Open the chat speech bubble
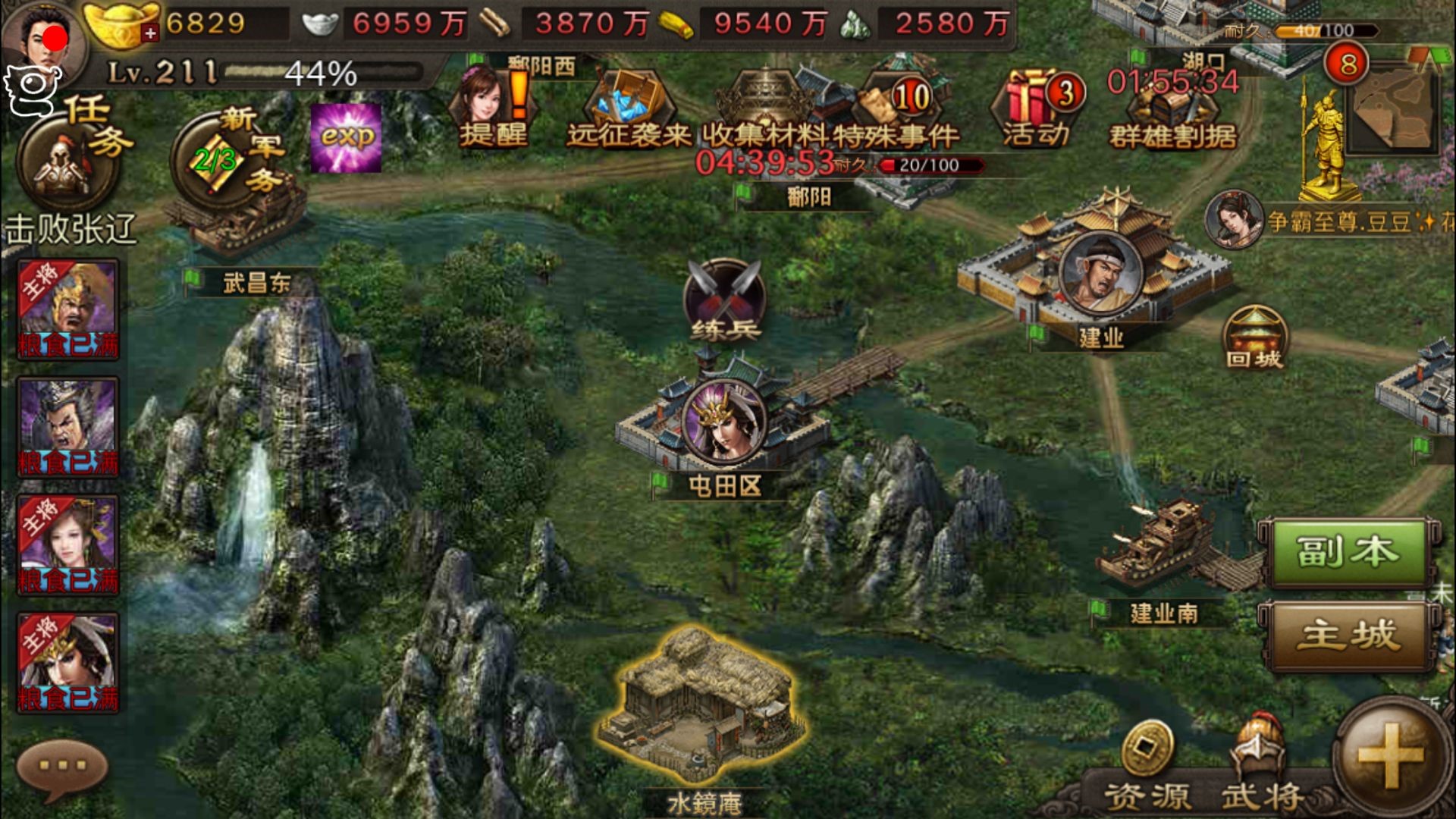Screen dimensions: 1456x819 click(62, 767)
